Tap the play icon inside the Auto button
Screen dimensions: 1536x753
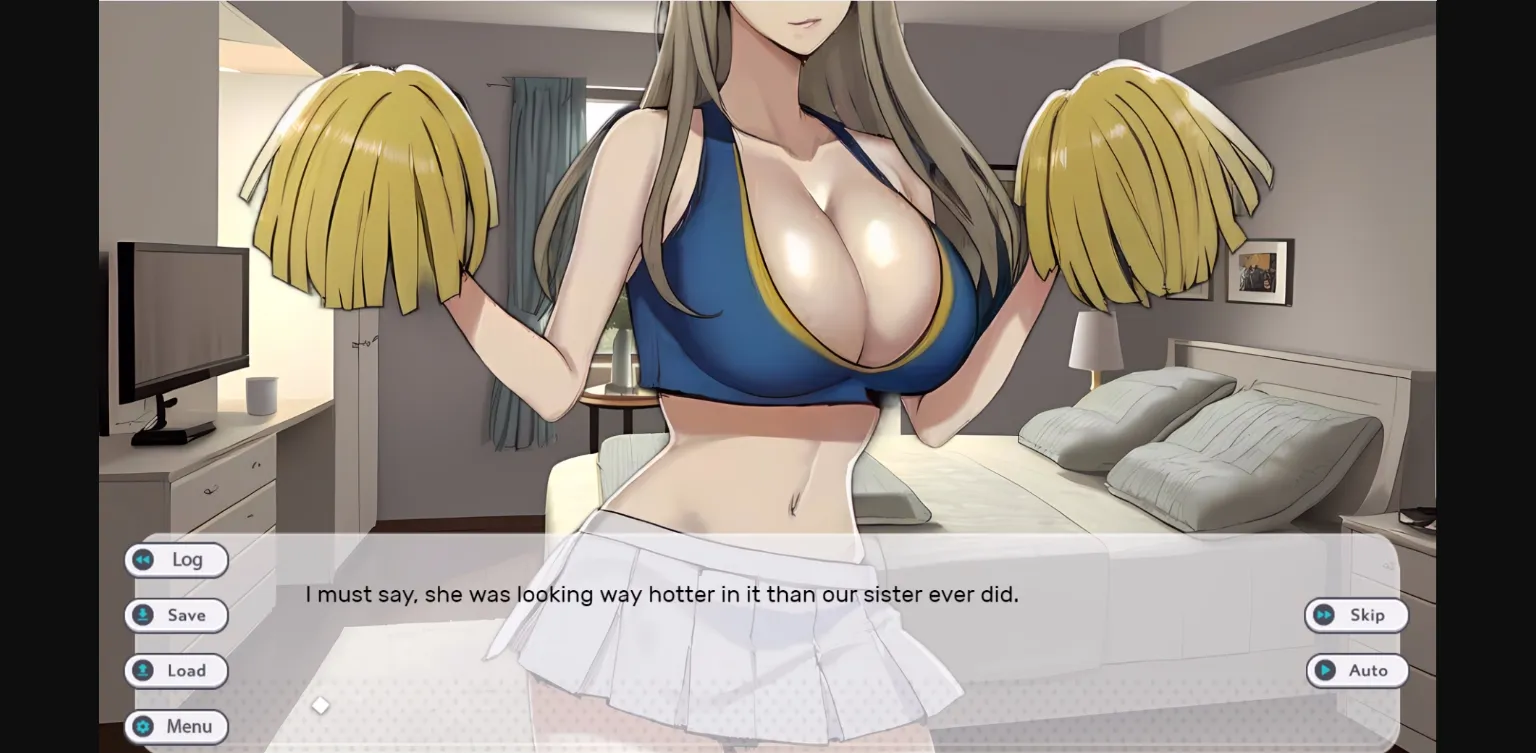pyautogui.click(x=1325, y=671)
